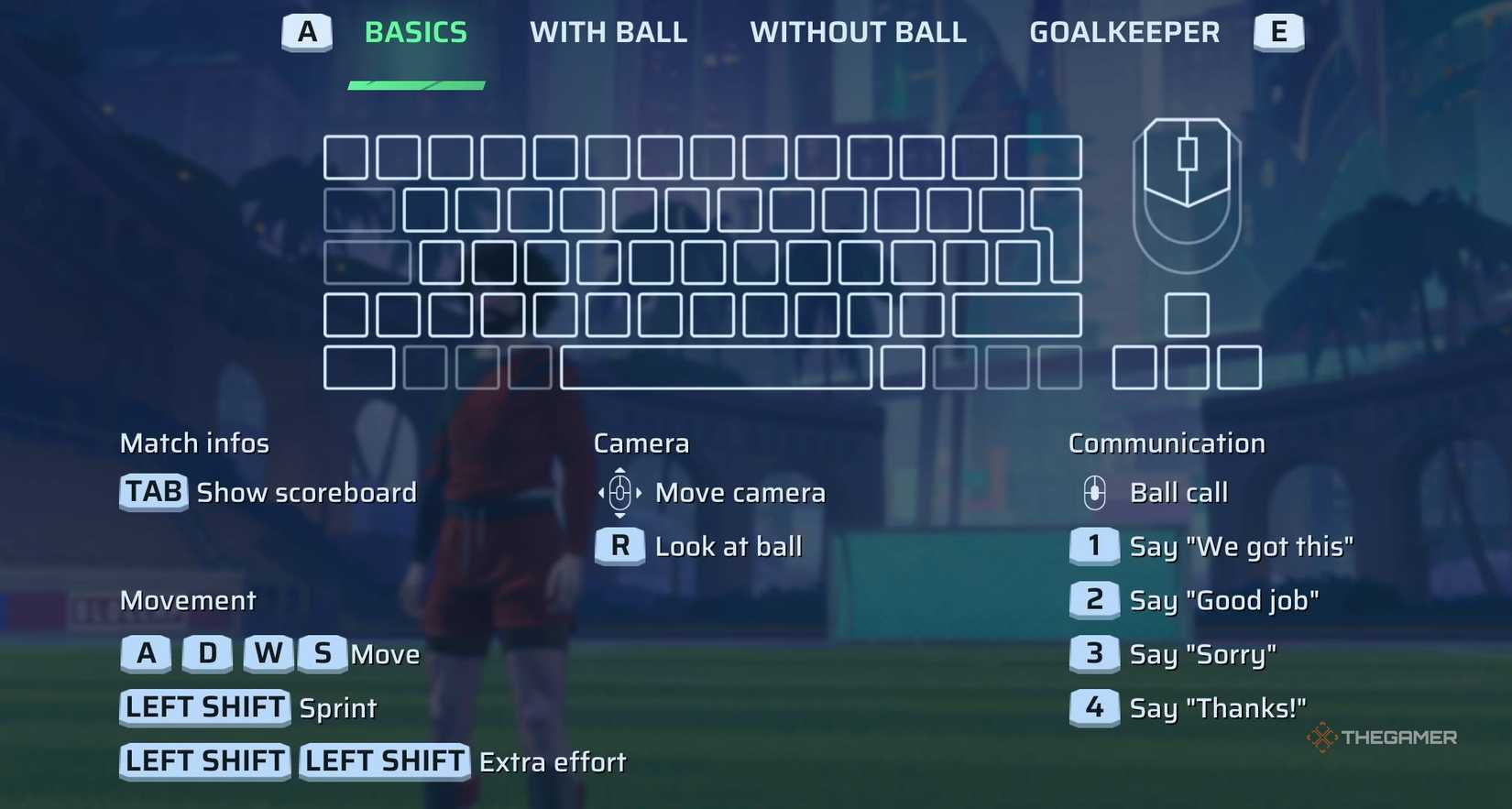Click the R key icon for Look at ball
The width and height of the screenshot is (1512, 809).
[x=619, y=546]
